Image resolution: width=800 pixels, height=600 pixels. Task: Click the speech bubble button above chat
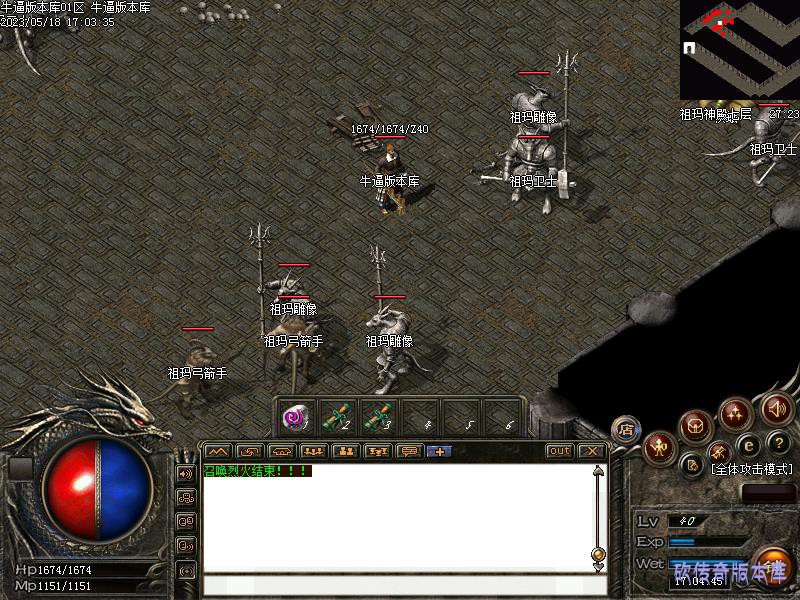tap(409, 451)
